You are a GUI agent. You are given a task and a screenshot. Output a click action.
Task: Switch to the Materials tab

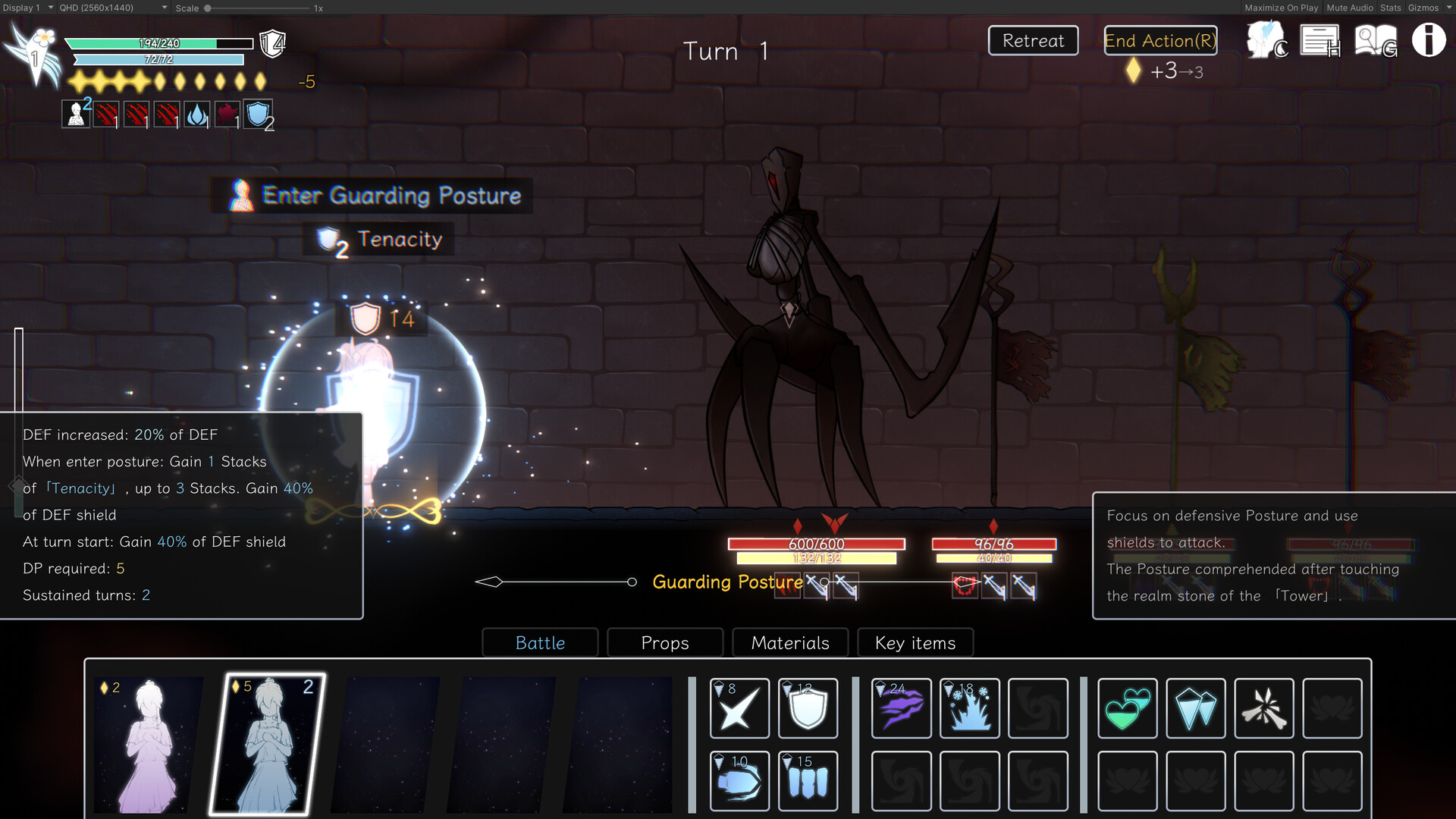[x=789, y=642]
